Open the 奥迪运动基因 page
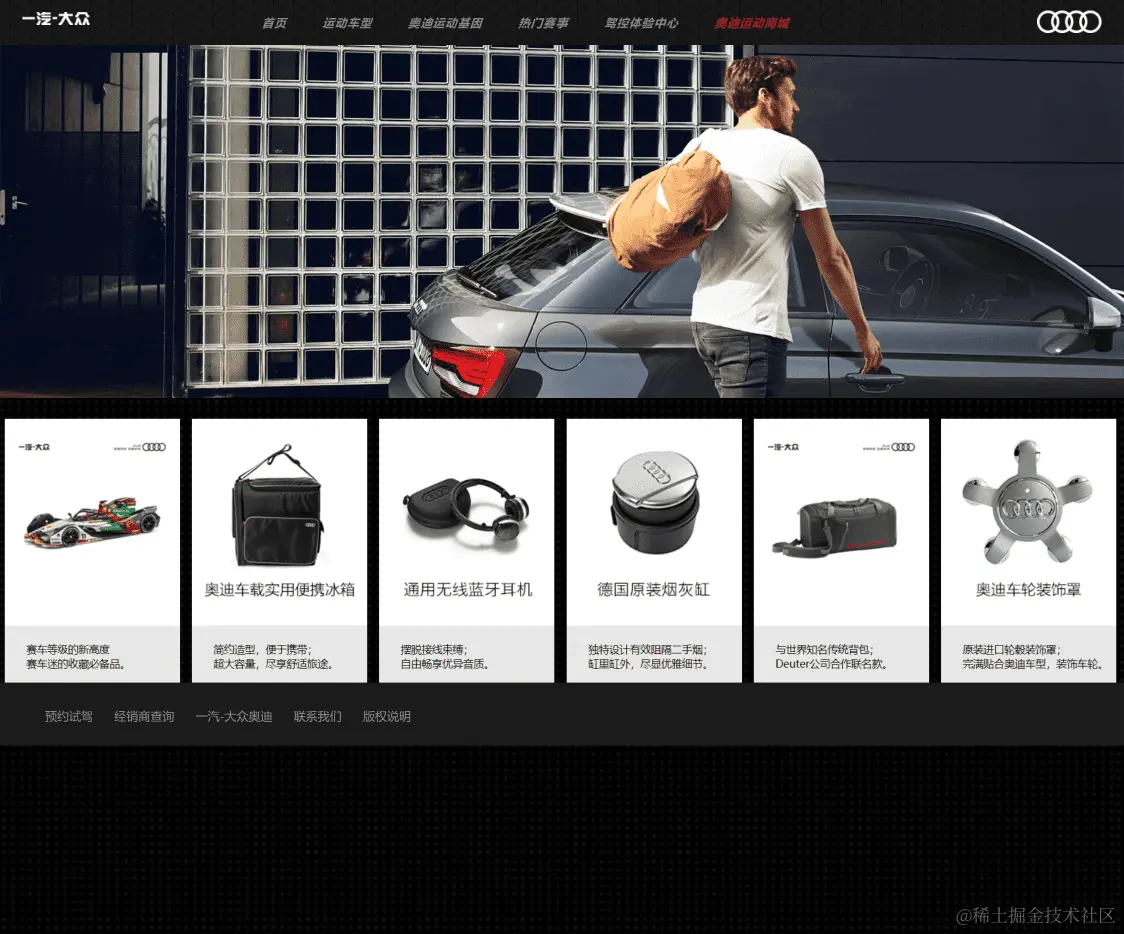The width and height of the screenshot is (1124, 934). 445,23
